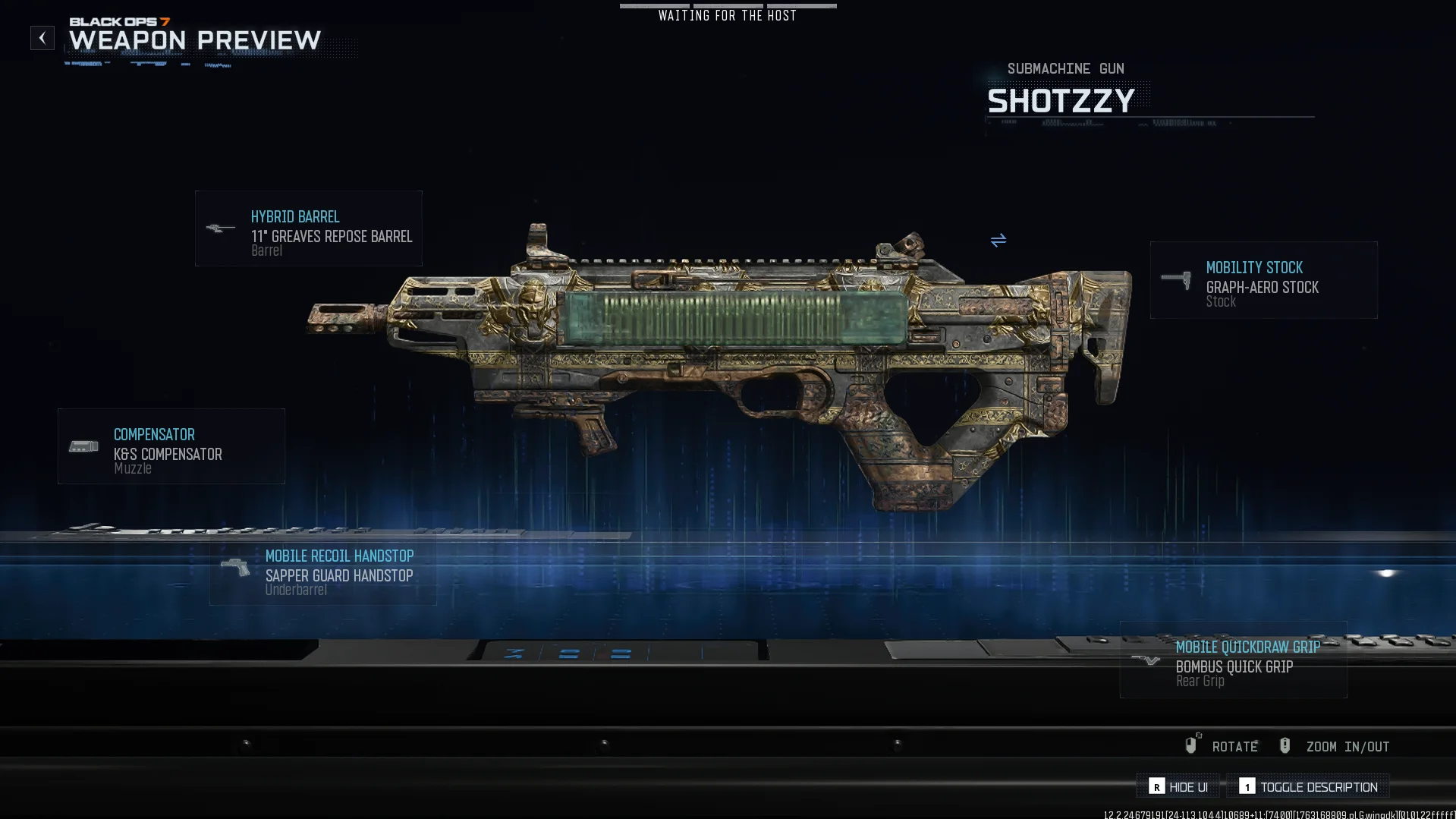Click the Black Ops 7 logo
The height and width of the screenshot is (819, 1456).
121,23
